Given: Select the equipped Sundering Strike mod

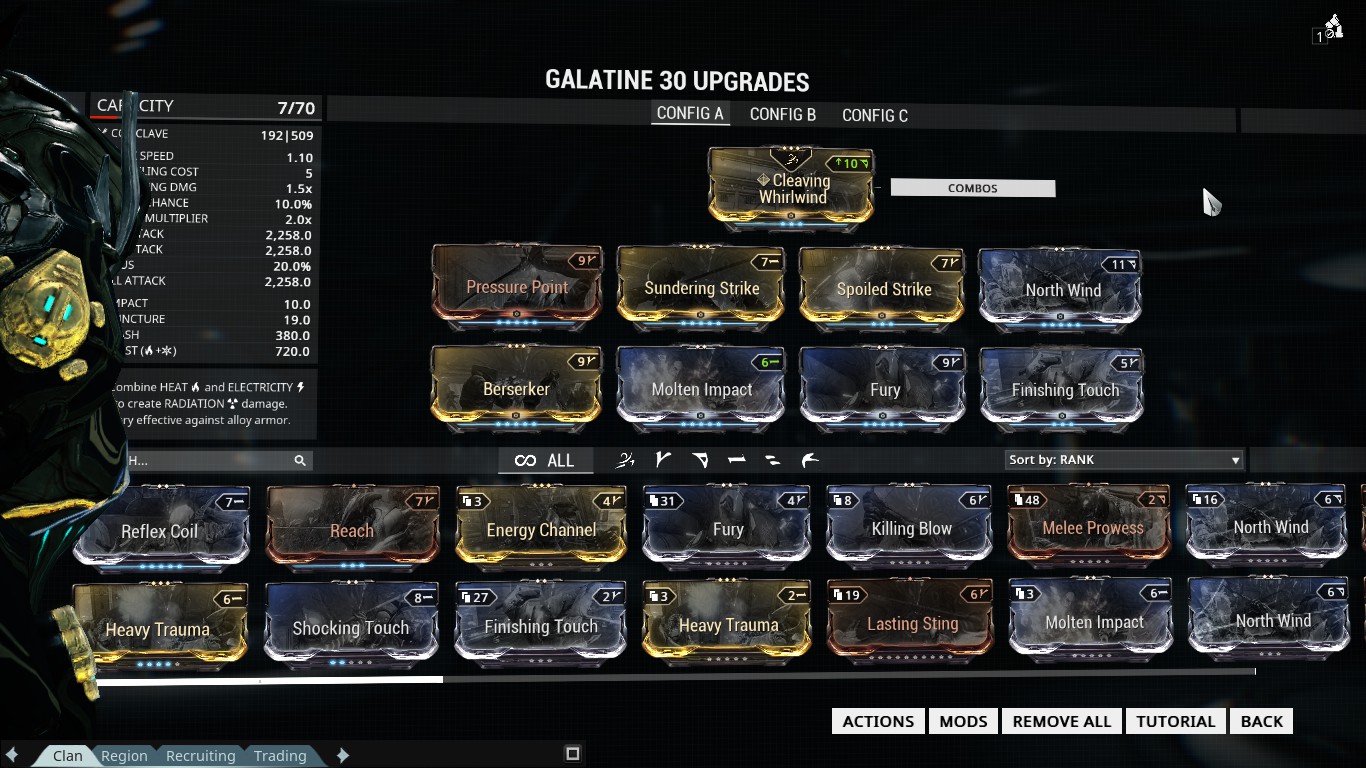Looking at the screenshot, I should click(701, 288).
